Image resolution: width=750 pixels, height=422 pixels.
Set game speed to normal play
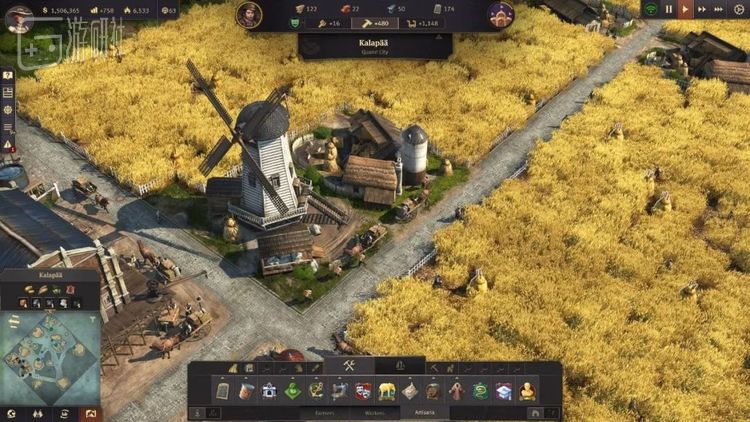(685, 9)
